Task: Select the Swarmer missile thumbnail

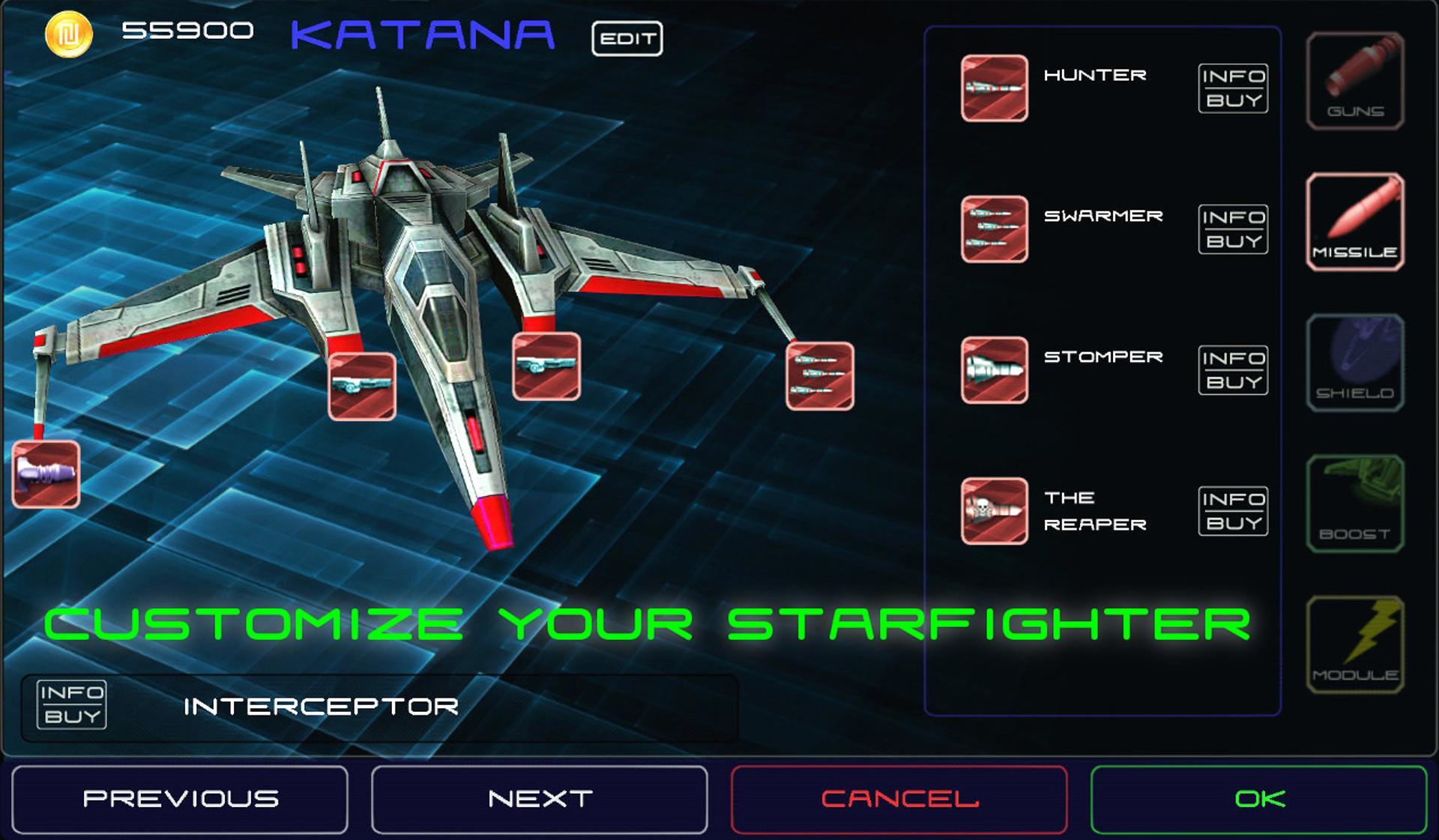Action: pos(994,229)
